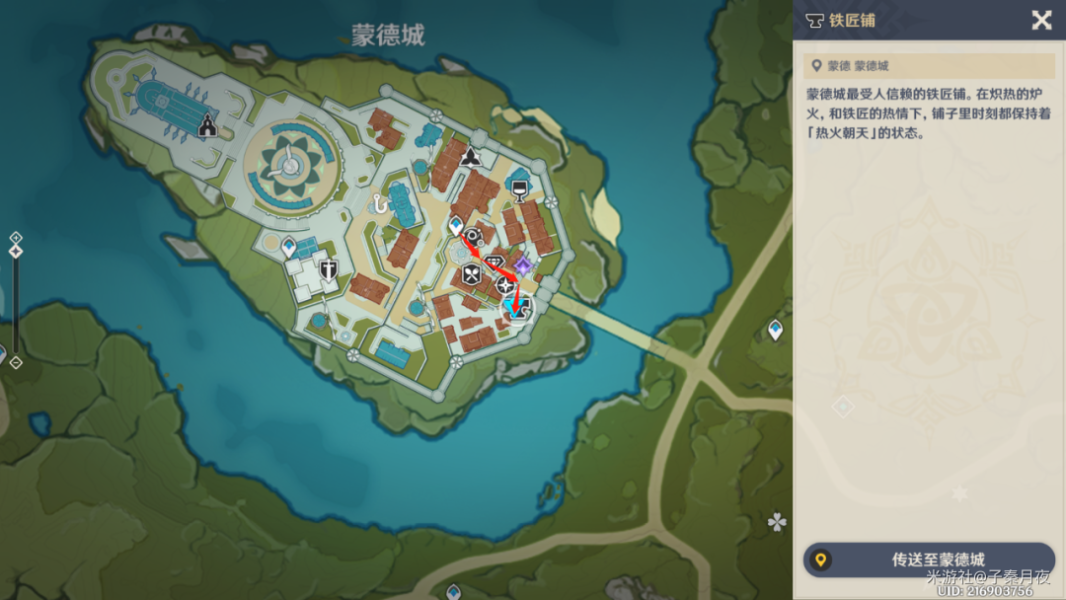Image resolution: width=1066 pixels, height=600 pixels.
Task: Select the fishing hook map marker
Action: tap(380, 203)
